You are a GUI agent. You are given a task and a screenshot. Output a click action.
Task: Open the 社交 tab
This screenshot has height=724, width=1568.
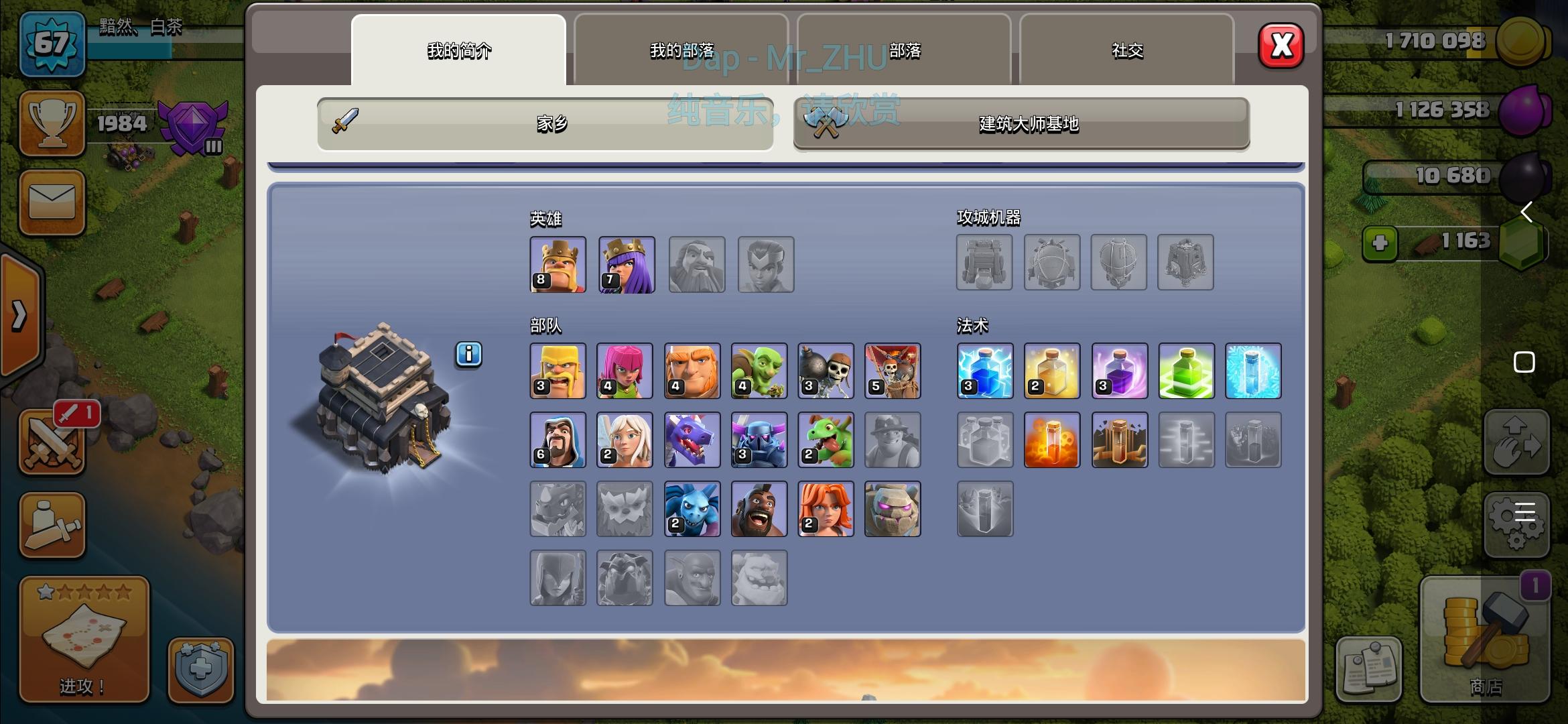[x=1128, y=50]
